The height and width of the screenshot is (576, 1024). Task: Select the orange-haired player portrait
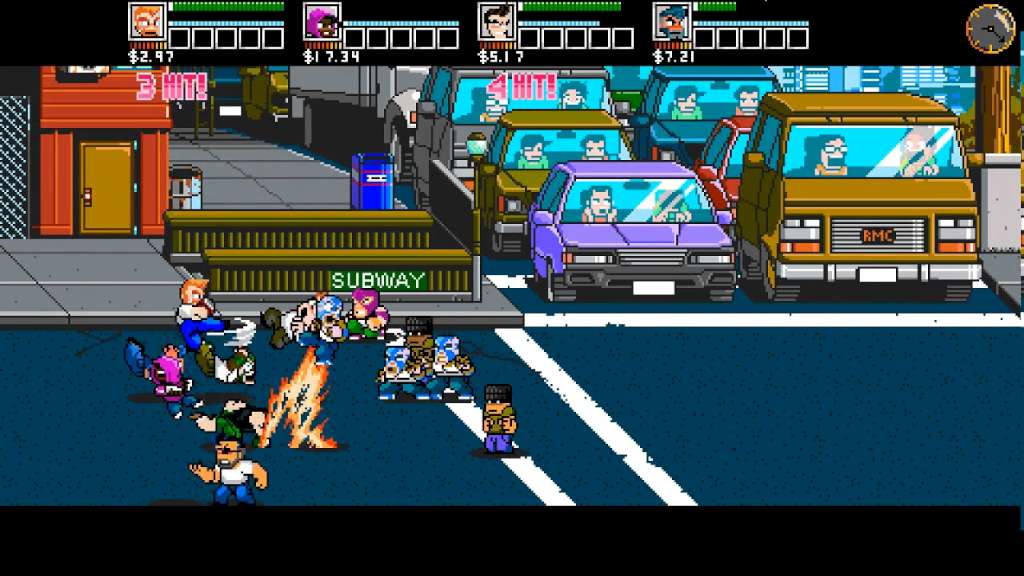147,22
